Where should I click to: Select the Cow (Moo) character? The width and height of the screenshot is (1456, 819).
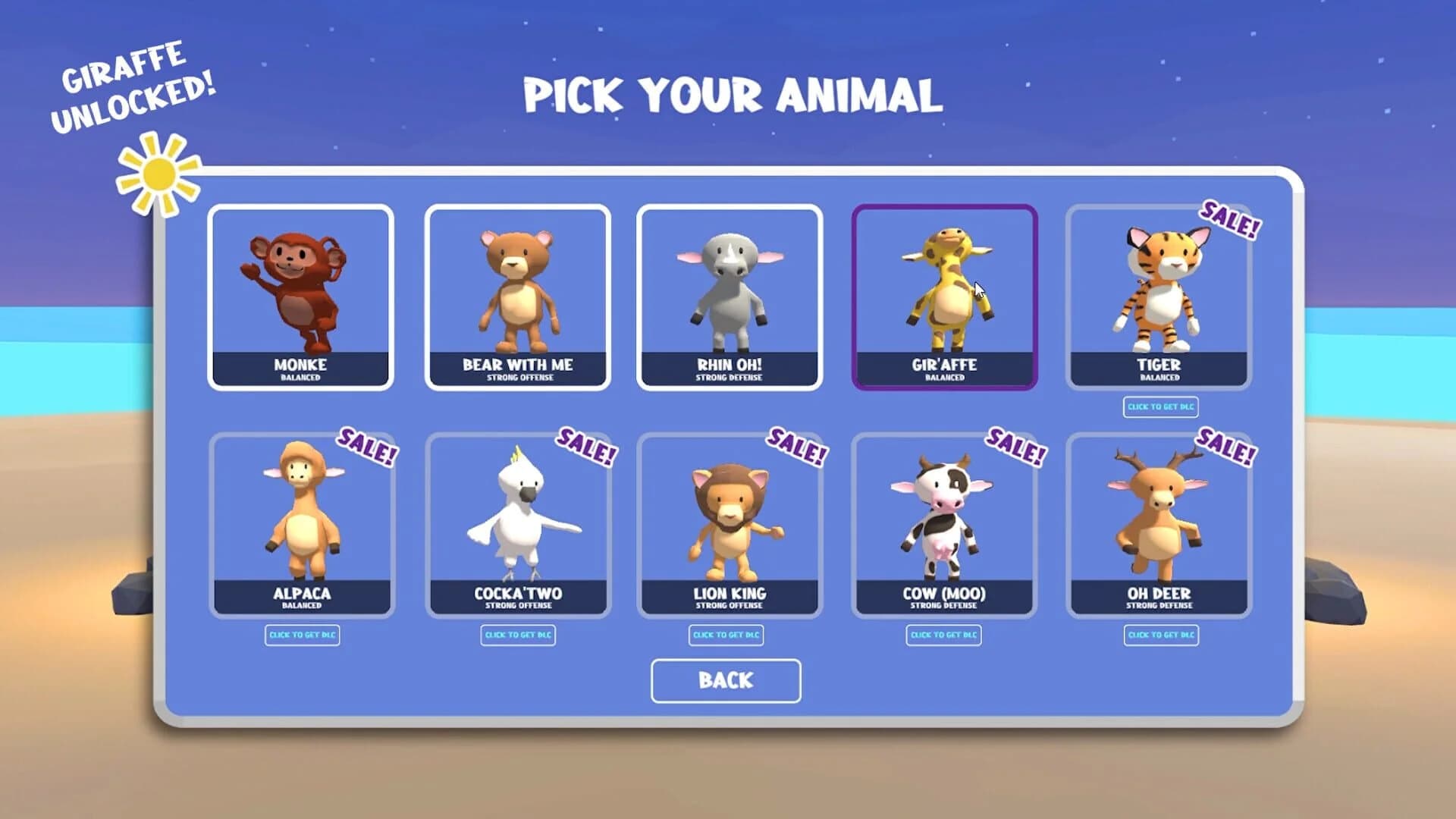click(944, 523)
